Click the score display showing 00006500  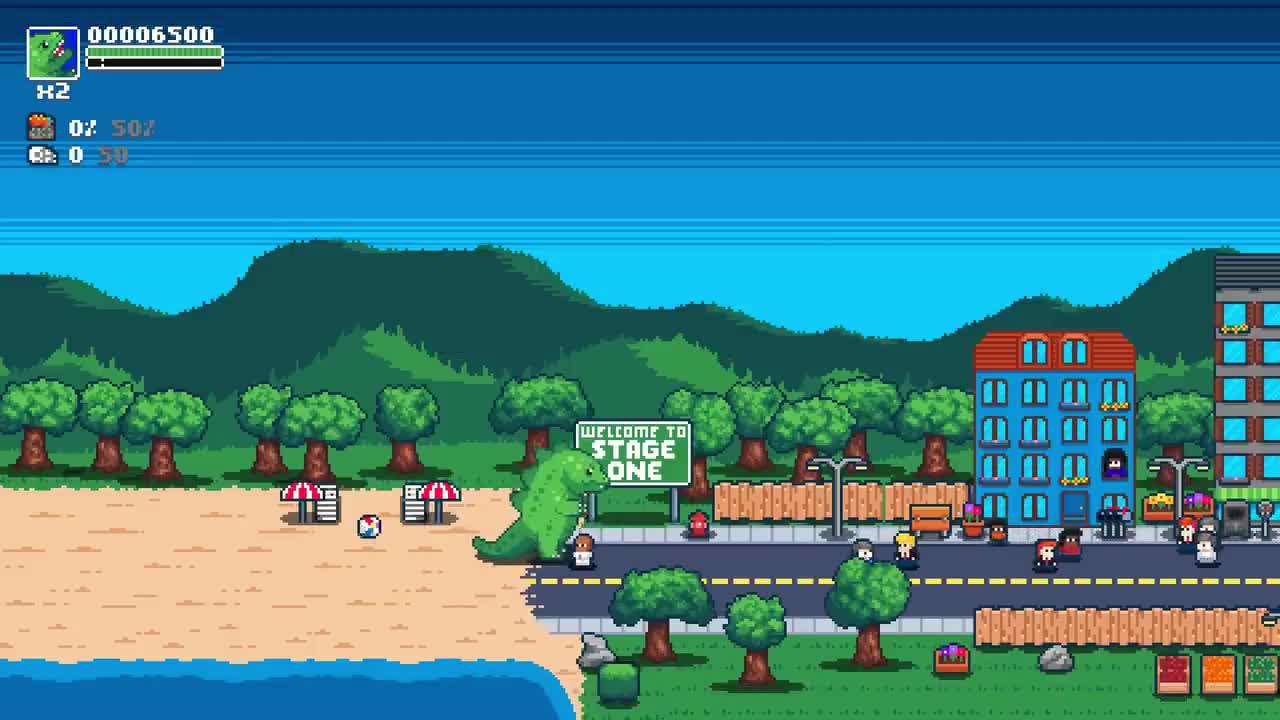click(x=151, y=34)
